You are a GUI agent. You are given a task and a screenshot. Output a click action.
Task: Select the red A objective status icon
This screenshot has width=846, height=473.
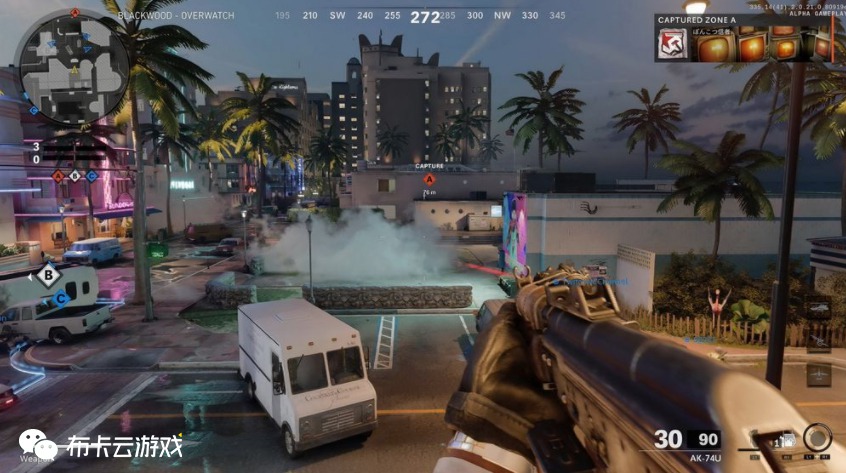tap(58, 176)
